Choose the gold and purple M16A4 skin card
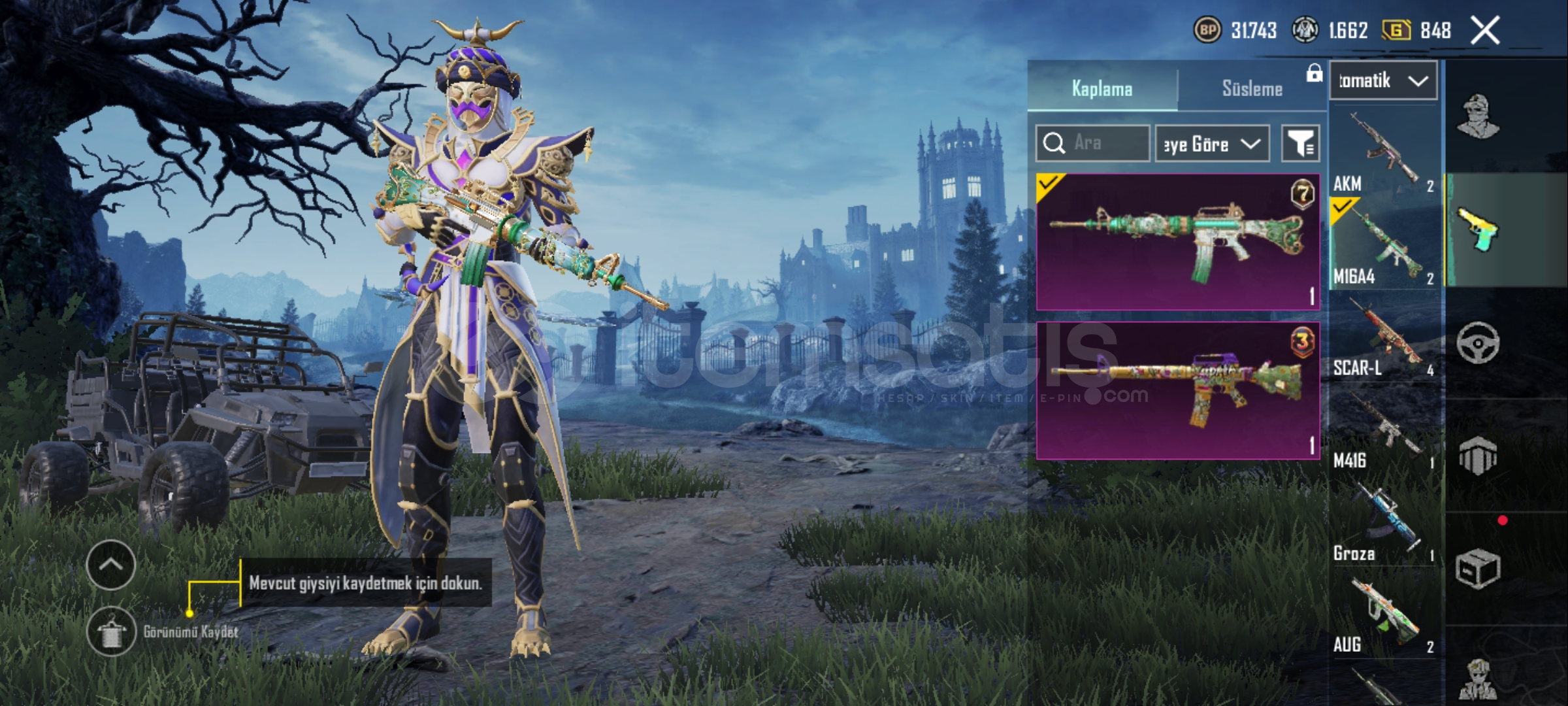This screenshot has height=706, width=1568. 1177,390
